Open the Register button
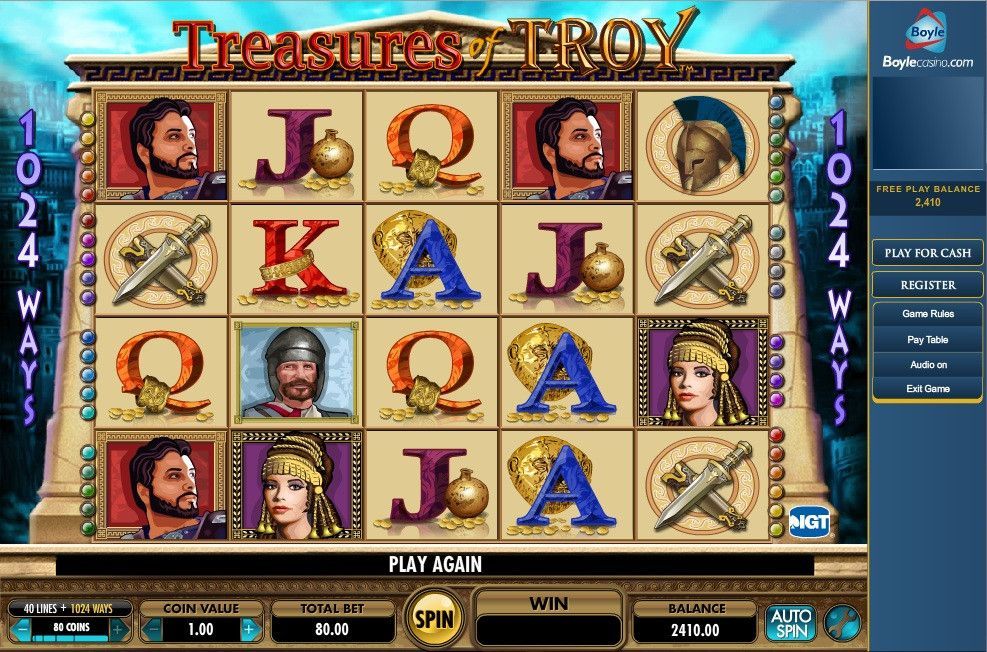This screenshot has height=652, width=987. tap(927, 285)
